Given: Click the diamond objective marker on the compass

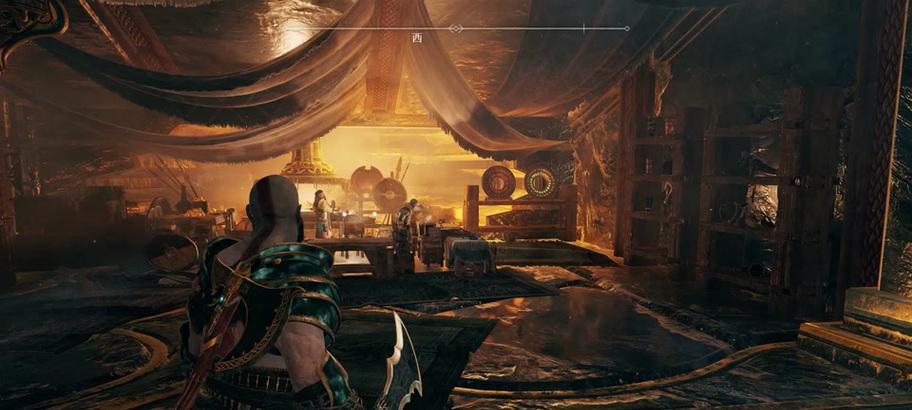Looking at the screenshot, I should click(x=456, y=28).
